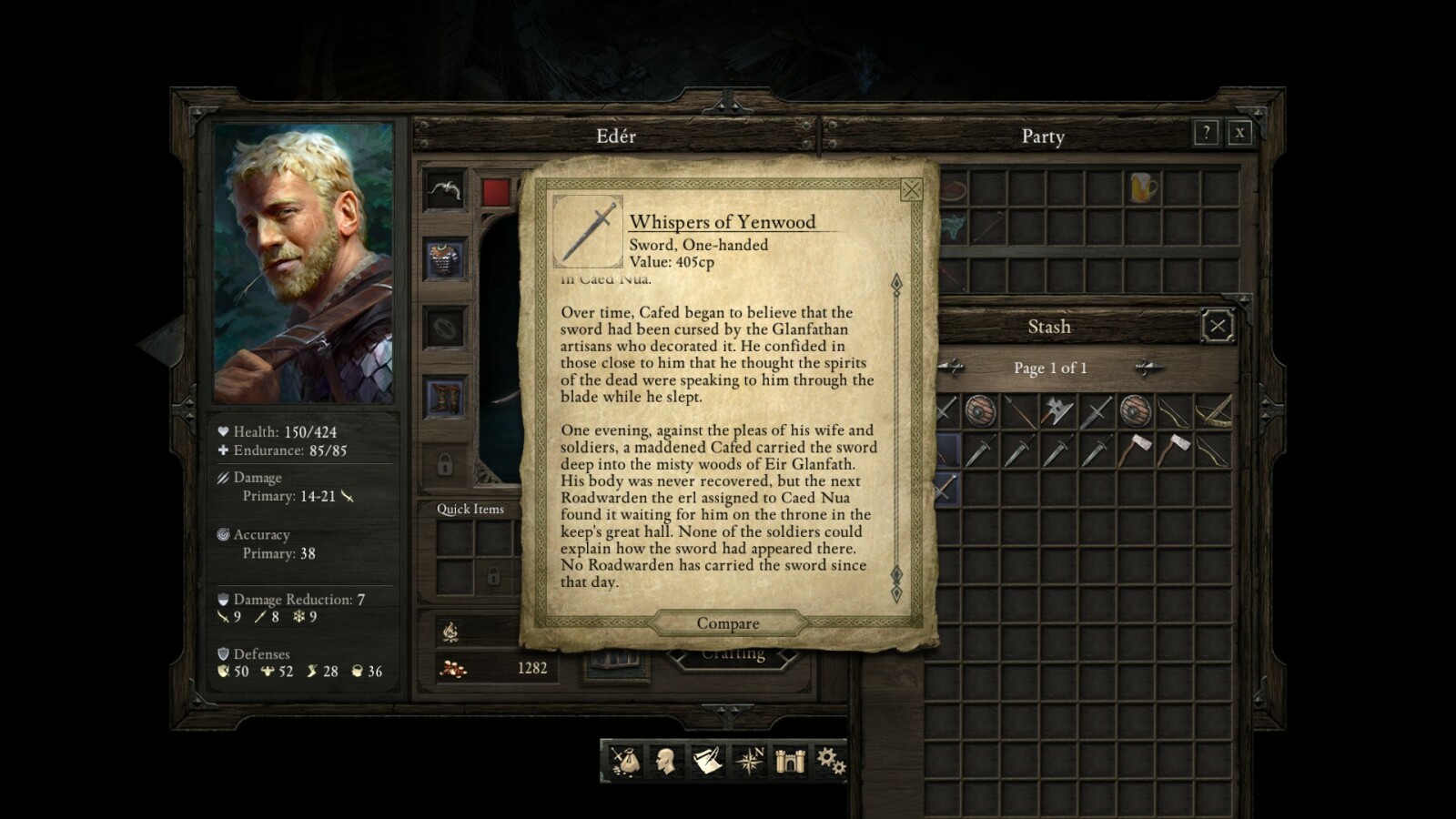Select Edér's equipped chest armor slot
Image resolution: width=1456 pixels, height=819 pixels.
coord(445,260)
